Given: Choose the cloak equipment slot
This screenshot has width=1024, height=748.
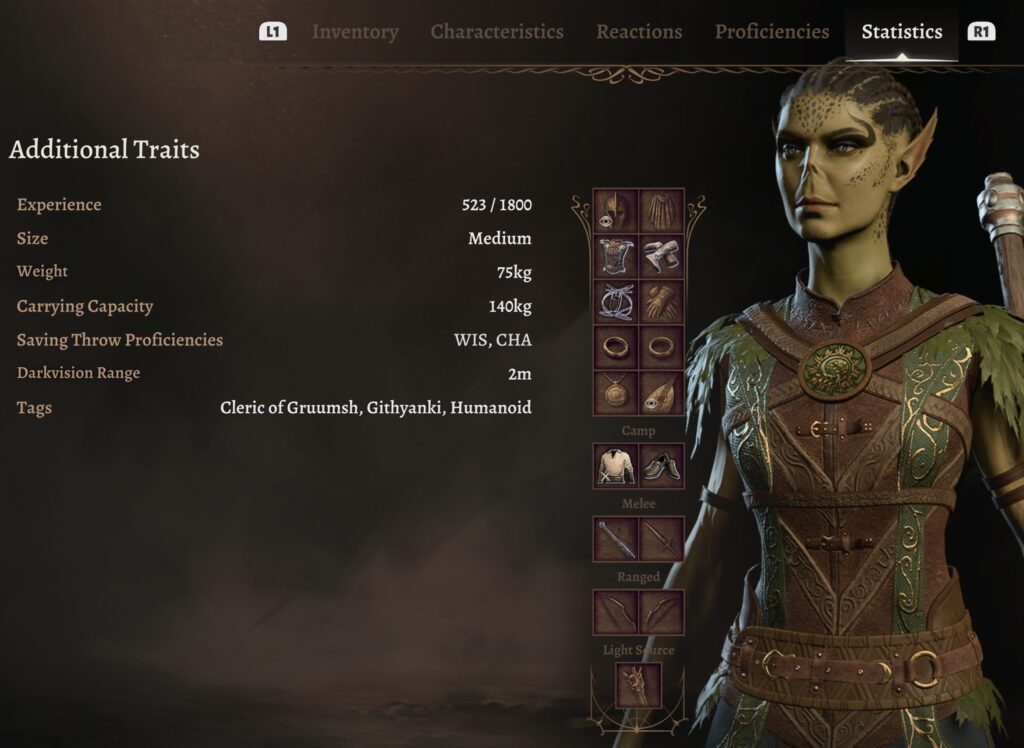Looking at the screenshot, I should (662, 211).
